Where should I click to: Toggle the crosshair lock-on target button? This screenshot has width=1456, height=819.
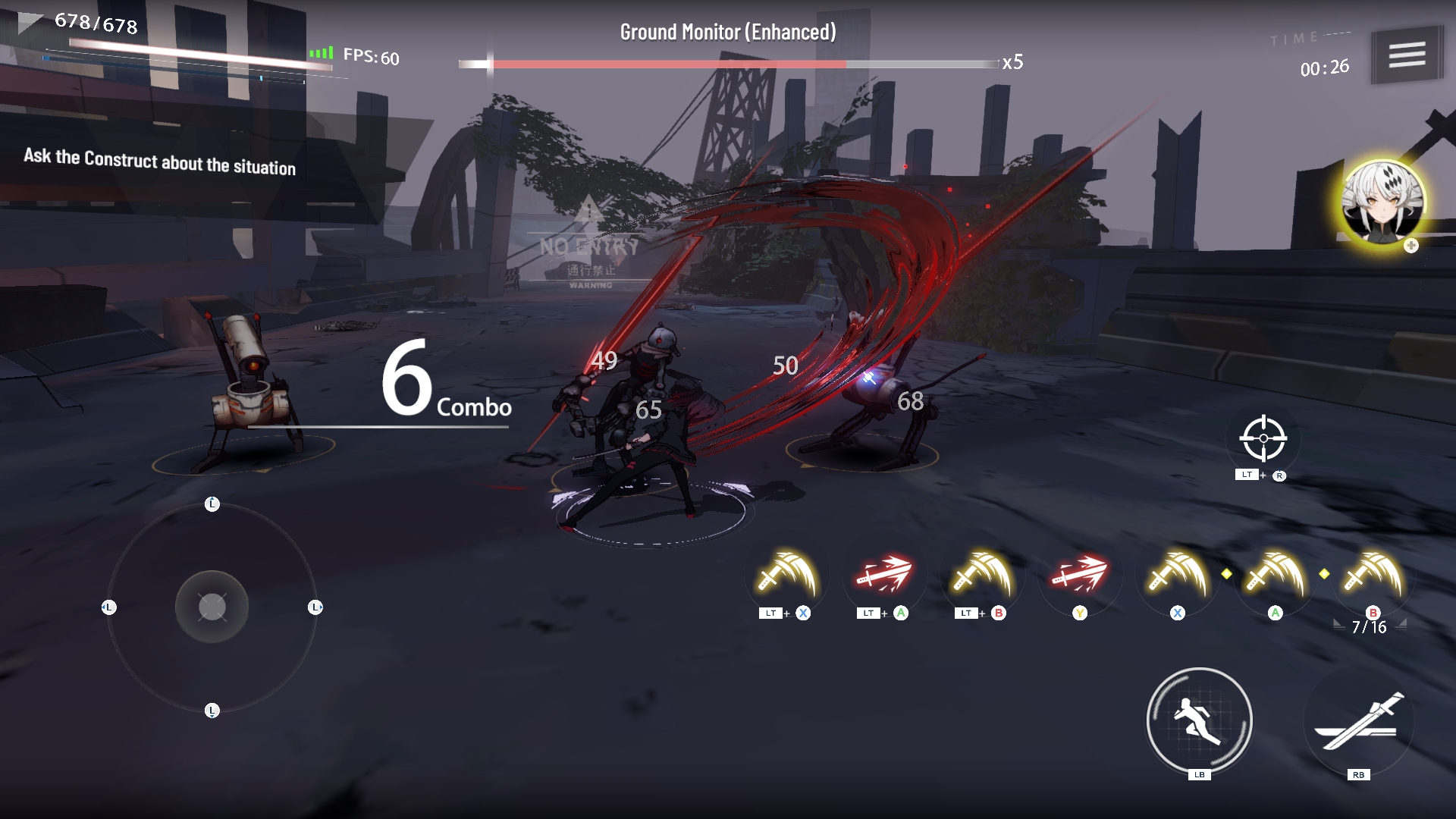click(x=1263, y=438)
